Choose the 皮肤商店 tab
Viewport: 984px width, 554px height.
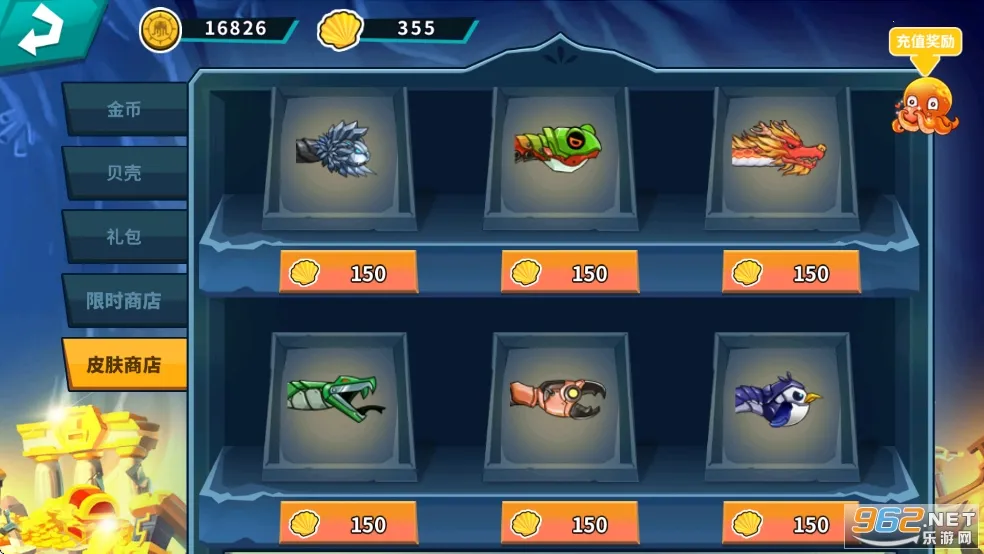[x=125, y=365]
